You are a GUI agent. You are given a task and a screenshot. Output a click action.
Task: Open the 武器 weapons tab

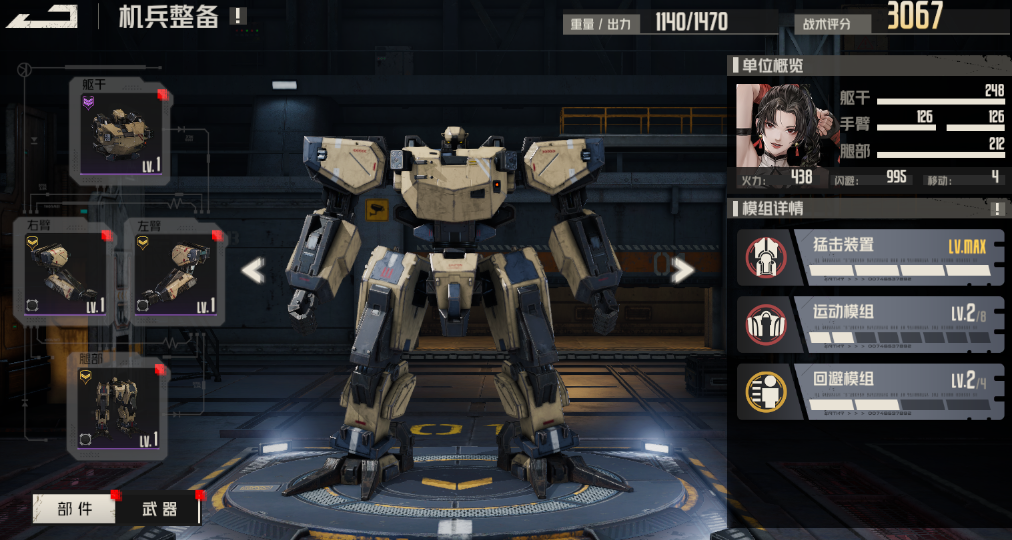[x=157, y=509]
